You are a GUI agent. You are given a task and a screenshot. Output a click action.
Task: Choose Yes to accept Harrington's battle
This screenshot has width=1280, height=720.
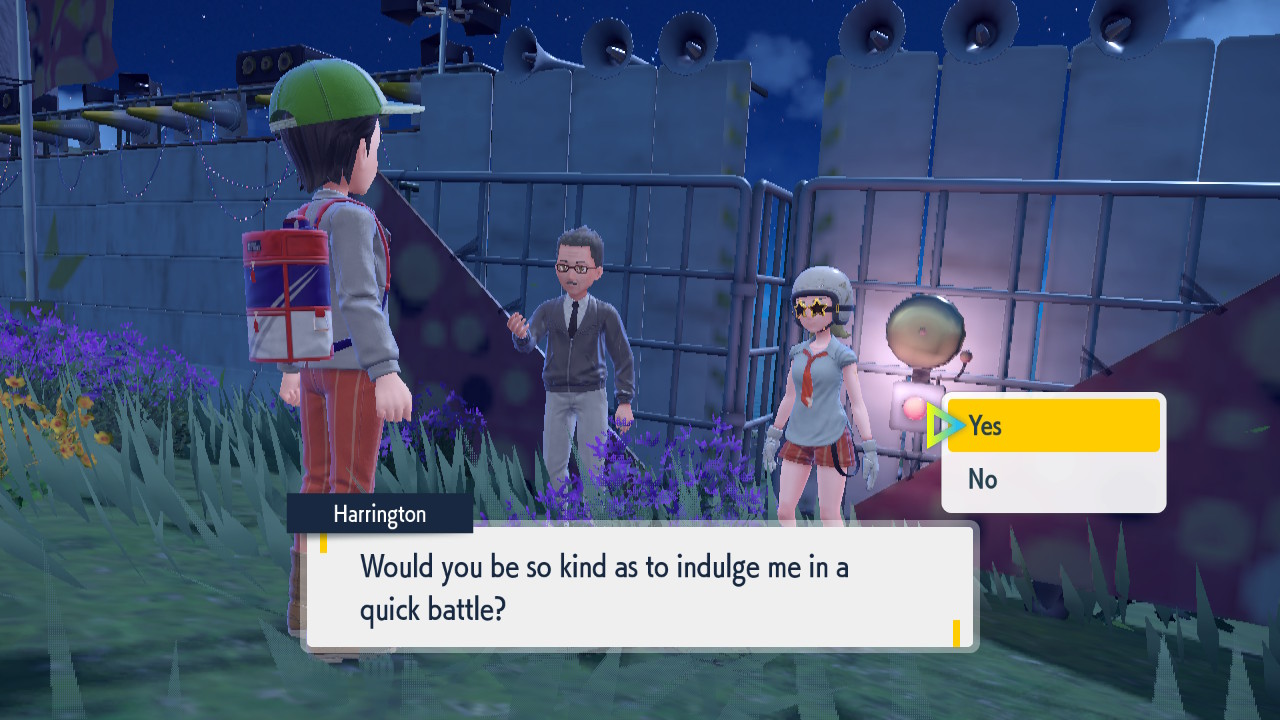(1053, 426)
